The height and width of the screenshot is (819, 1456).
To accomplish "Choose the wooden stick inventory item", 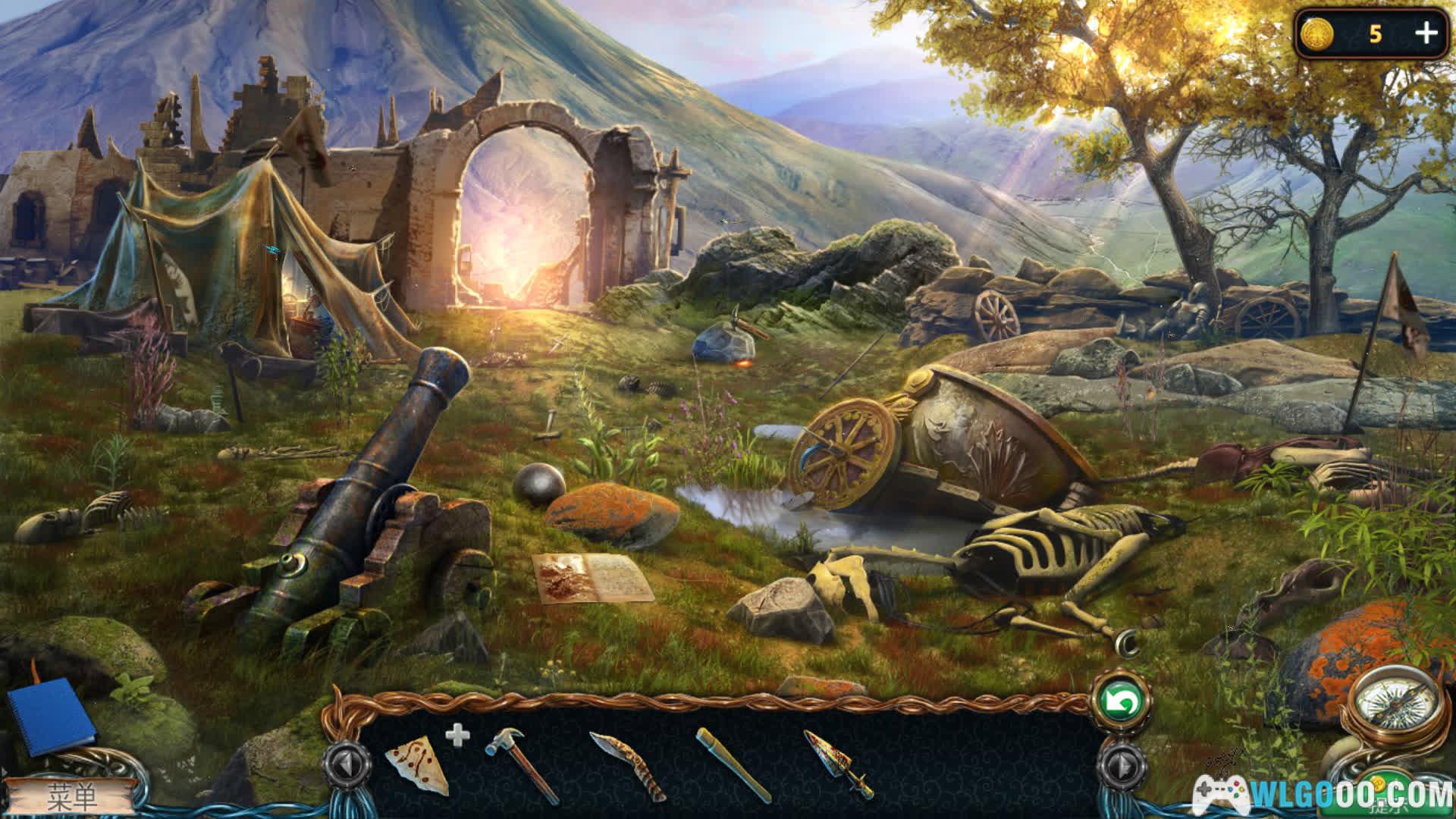I will pos(733,764).
